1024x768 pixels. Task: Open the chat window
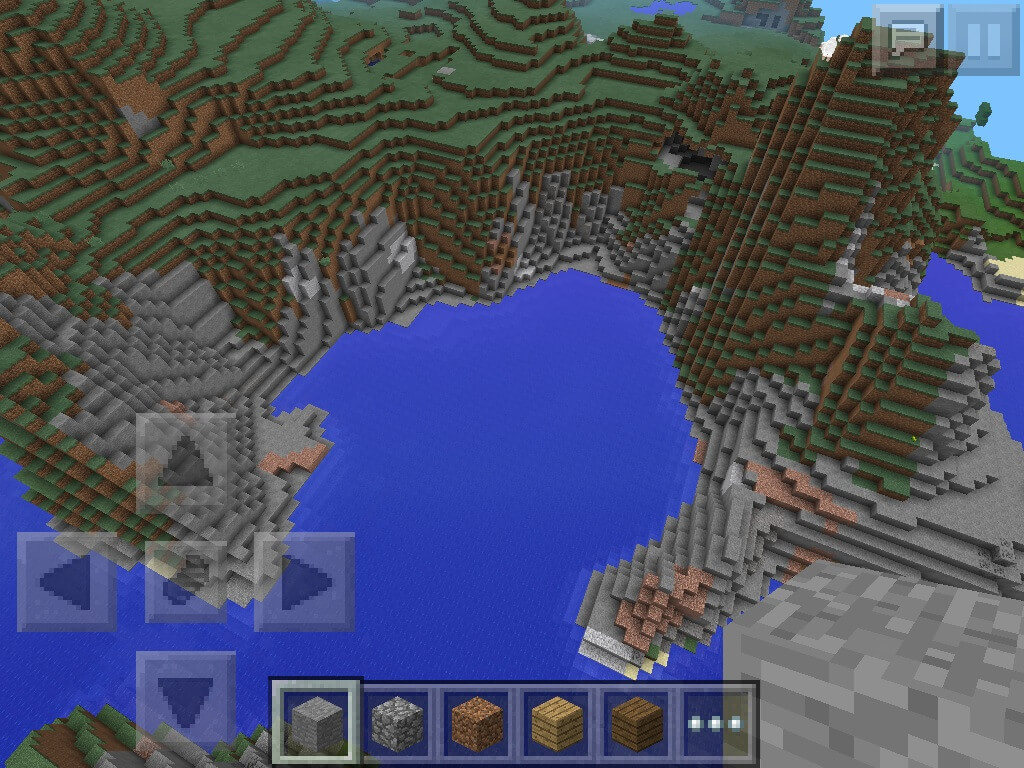(x=907, y=39)
